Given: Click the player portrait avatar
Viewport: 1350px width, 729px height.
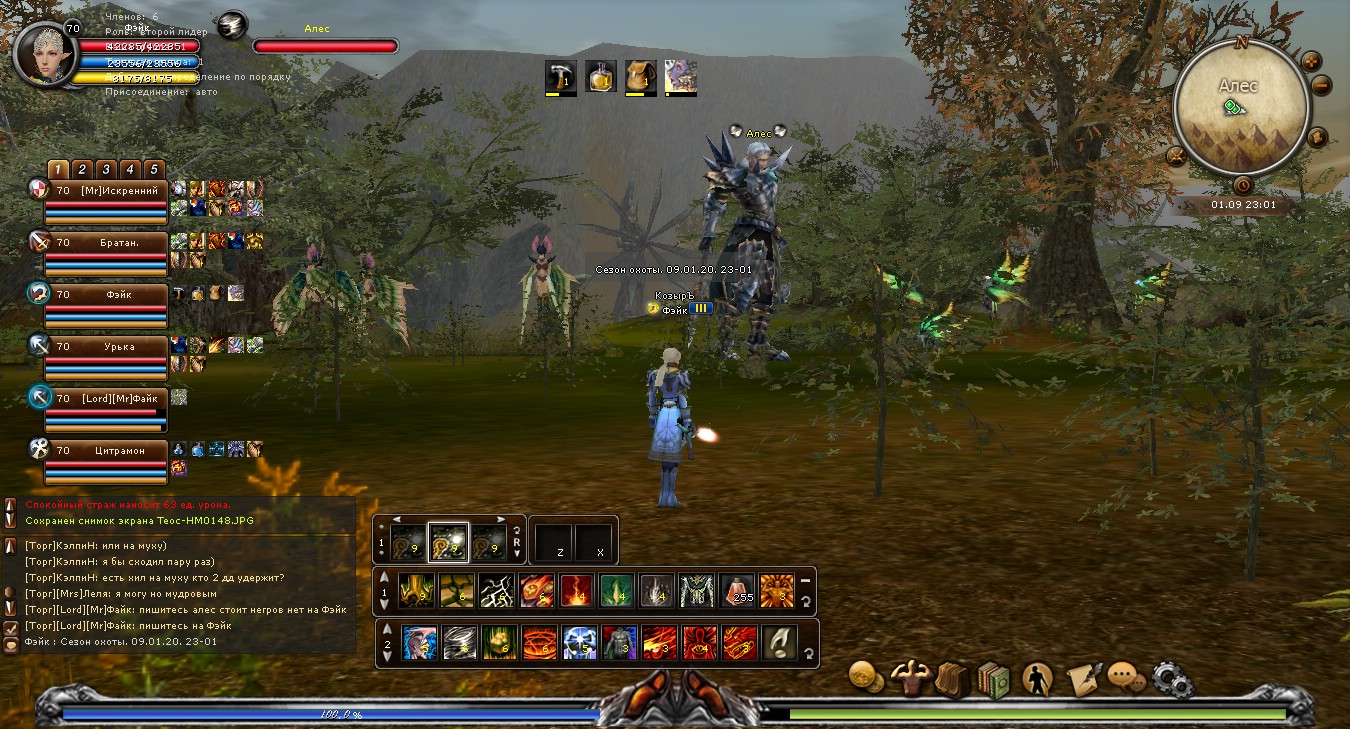Looking at the screenshot, I should [42, 55].
